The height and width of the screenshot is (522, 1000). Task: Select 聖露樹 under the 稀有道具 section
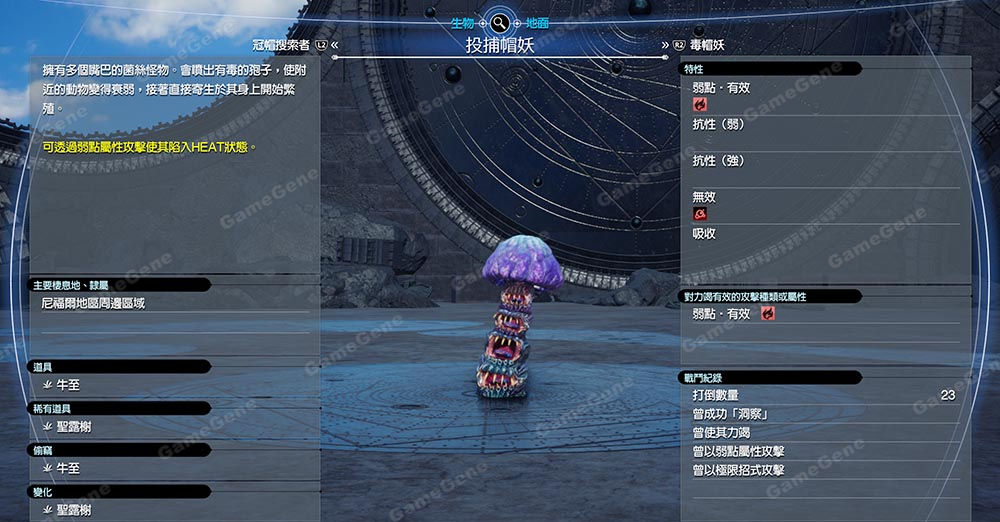pyautogui.click(x=74, y=427)
